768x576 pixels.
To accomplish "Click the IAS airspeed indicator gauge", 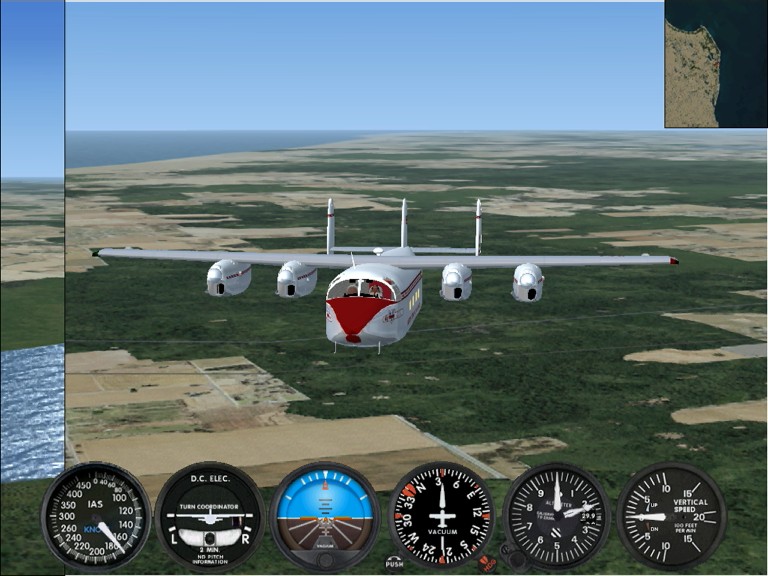I will pos(96,515).
